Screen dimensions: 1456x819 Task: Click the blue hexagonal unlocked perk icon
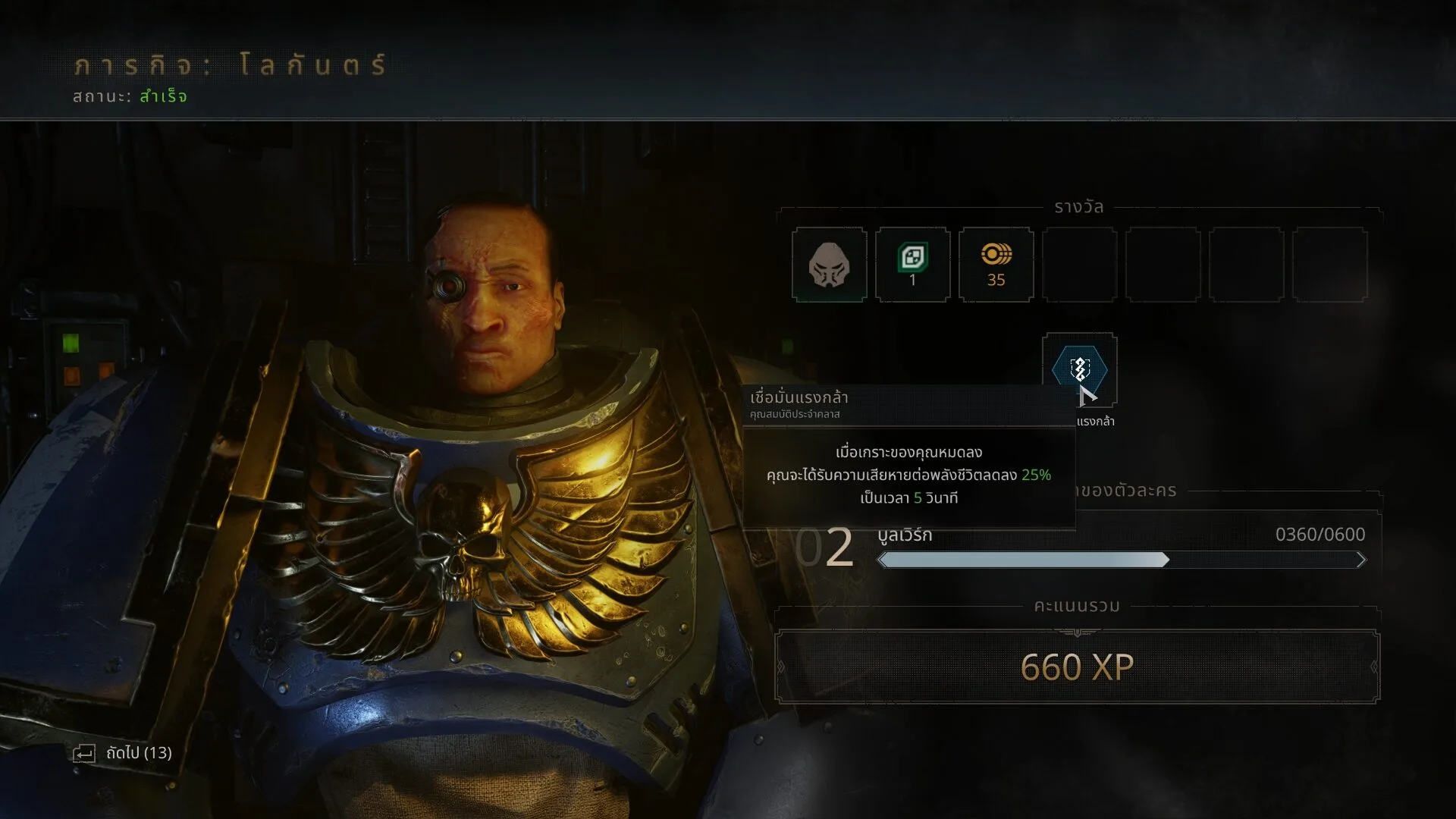1078,369
